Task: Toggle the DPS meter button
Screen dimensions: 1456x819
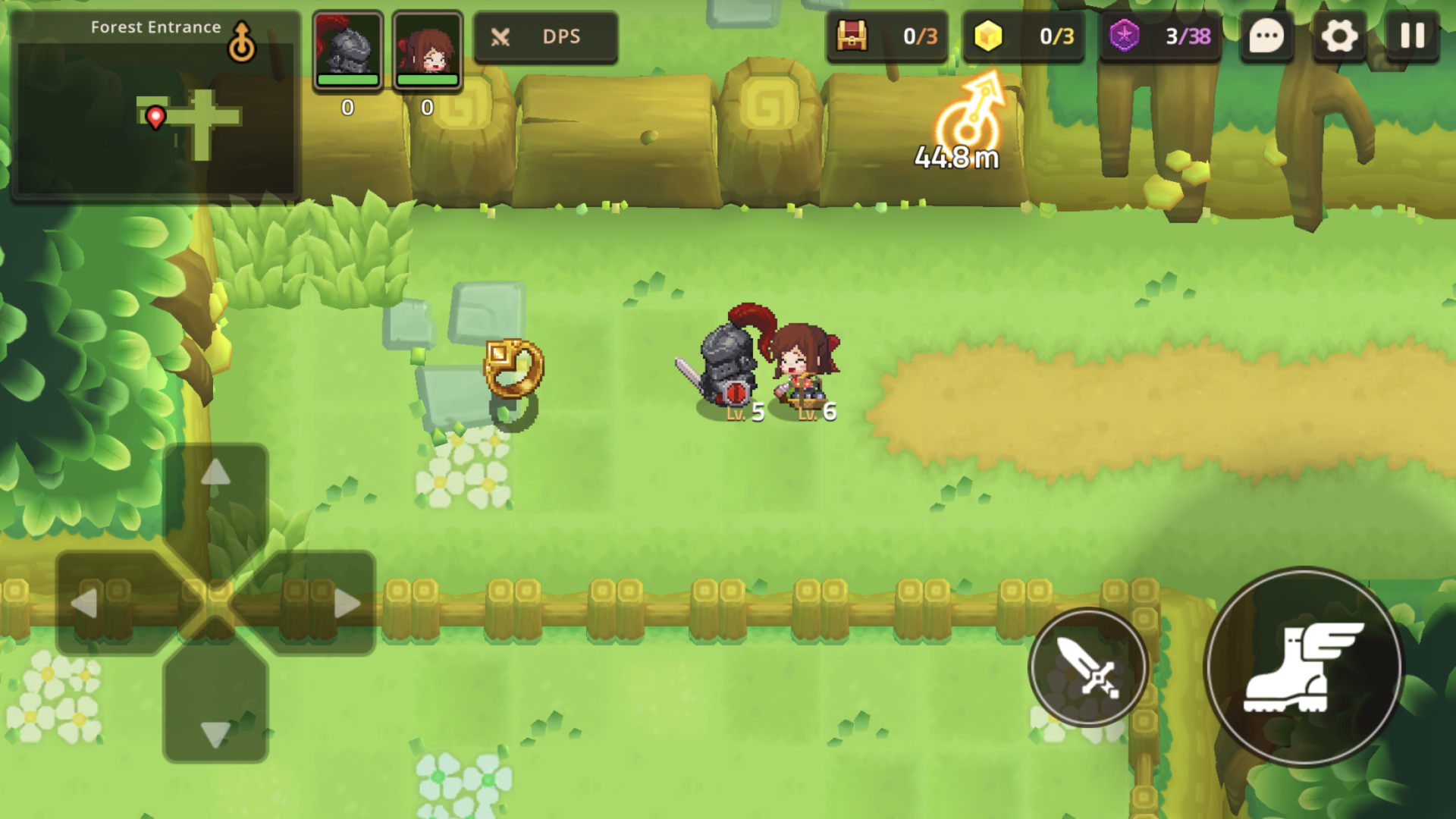Action: pyautogui.click(x=545, y=36)
